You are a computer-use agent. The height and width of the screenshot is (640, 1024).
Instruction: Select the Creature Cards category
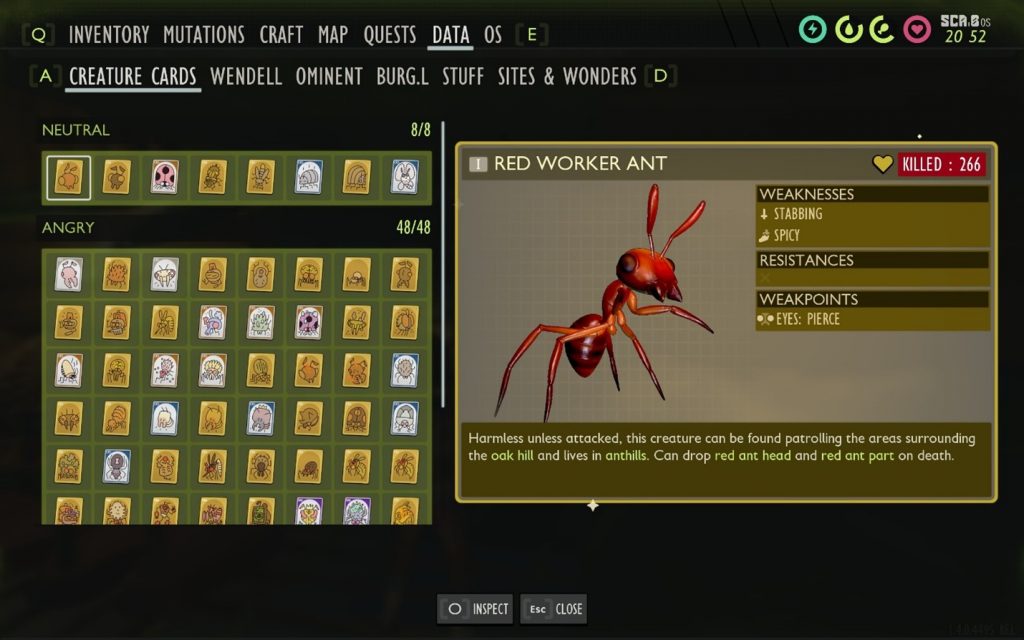pos(133,77)
